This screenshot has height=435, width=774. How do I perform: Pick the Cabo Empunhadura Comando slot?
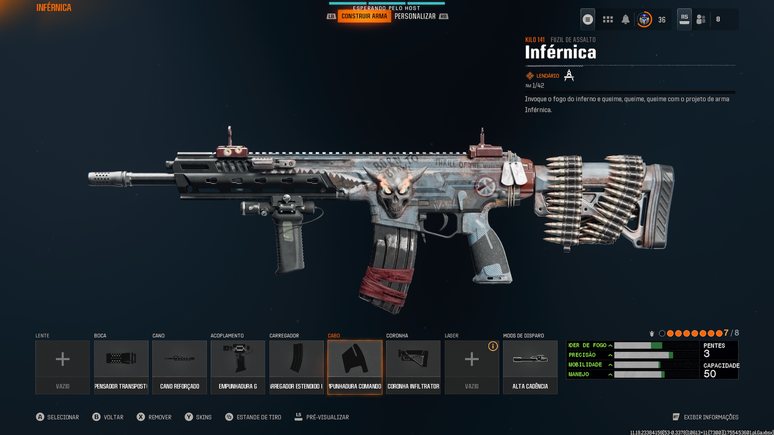[x=355, y=366]
